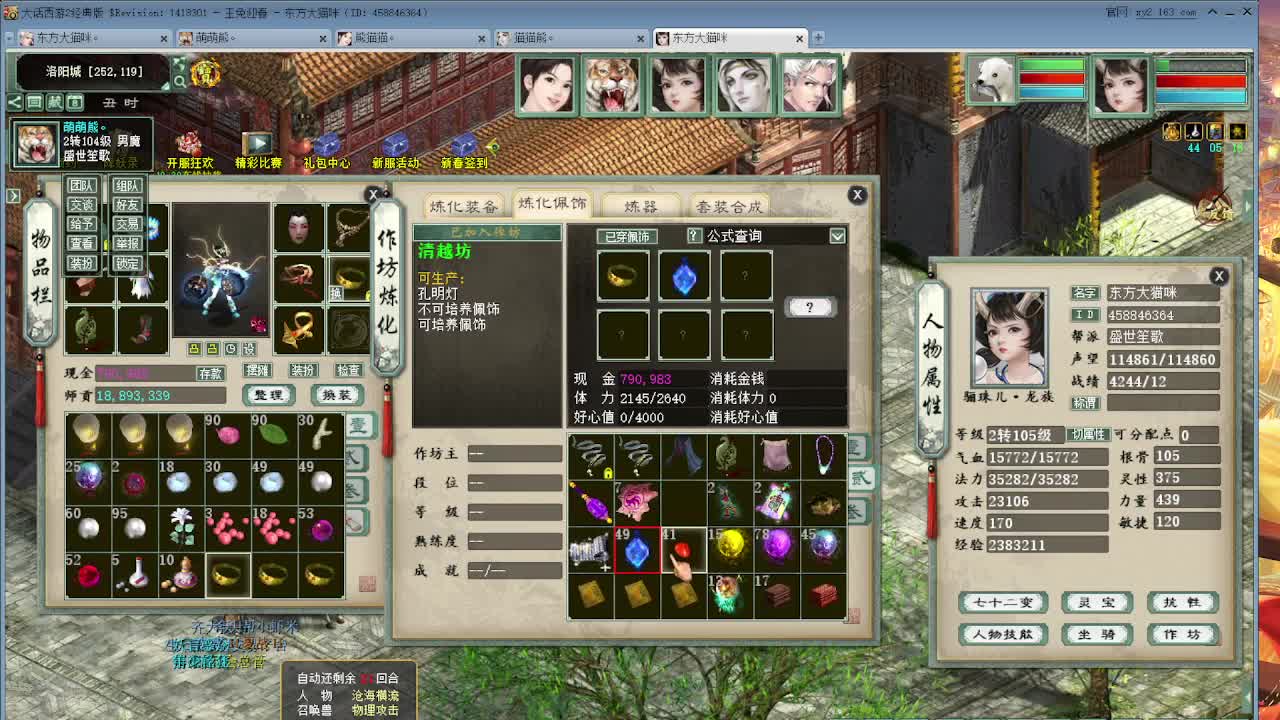The width and height of the screenshot is (1280, 720).
Task: Open the 七十二变 panel
Action: pyautogui.click(x=1003, y=603)
